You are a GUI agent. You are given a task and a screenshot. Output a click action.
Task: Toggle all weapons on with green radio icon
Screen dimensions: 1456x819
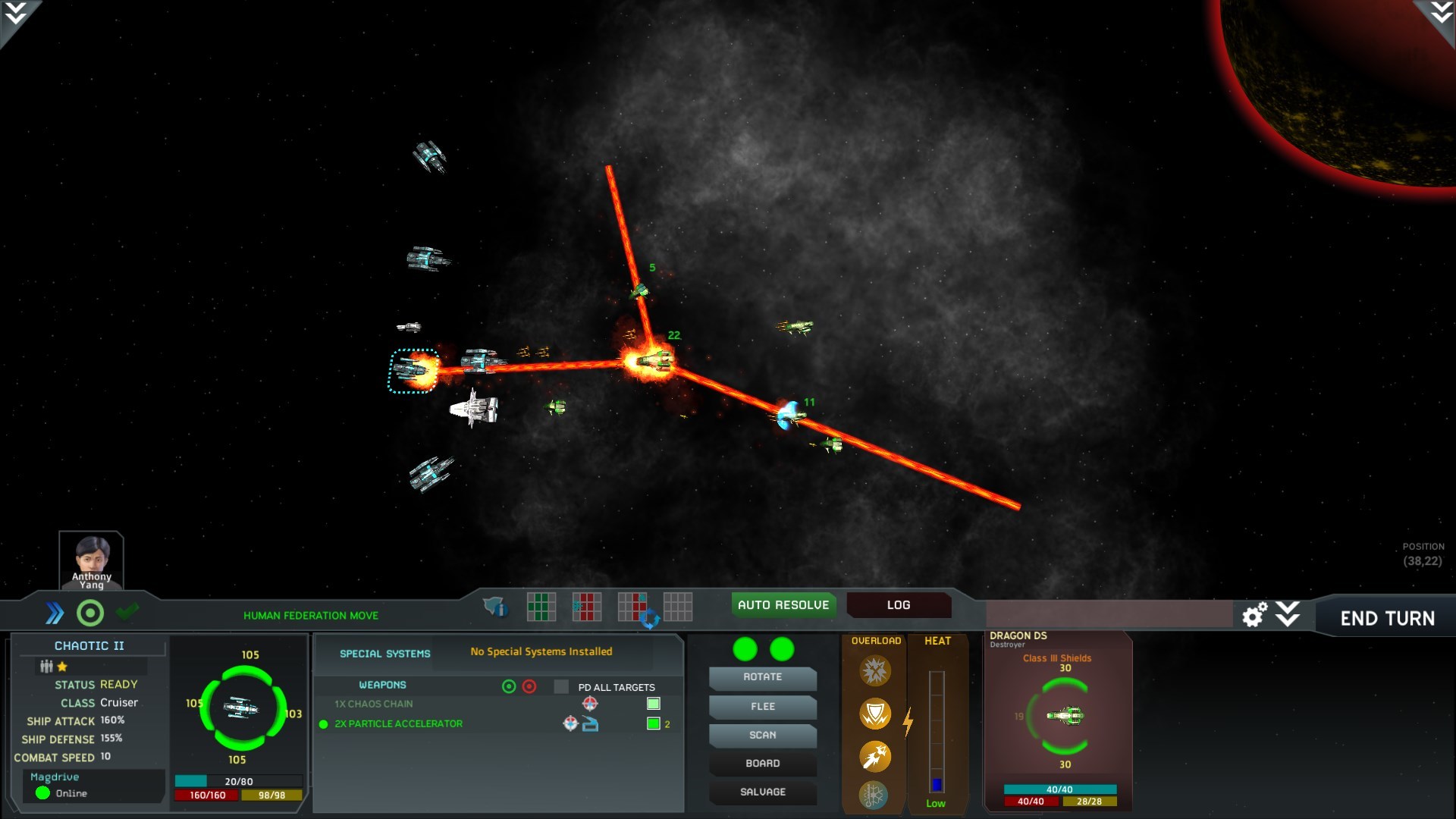(x=509, y=686)
